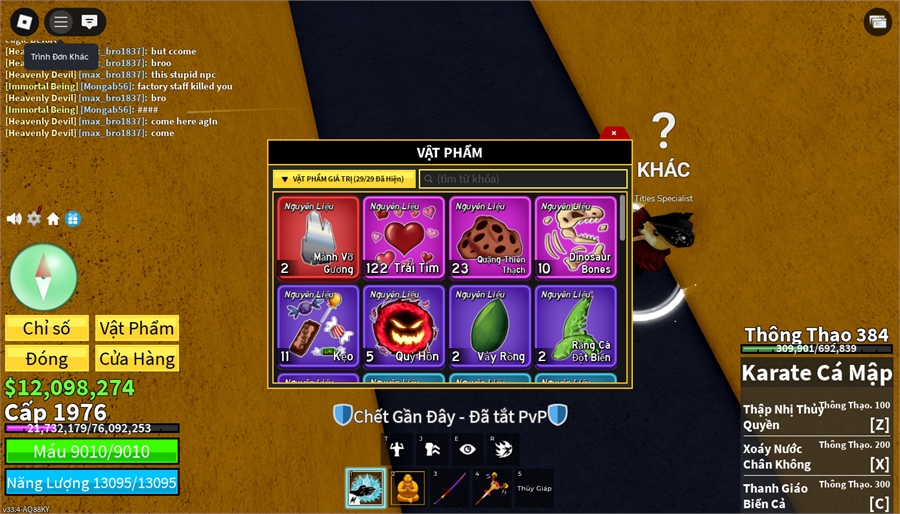Select the Trái Tim heart item
The image size is (900, 514).
coord(404,237)
